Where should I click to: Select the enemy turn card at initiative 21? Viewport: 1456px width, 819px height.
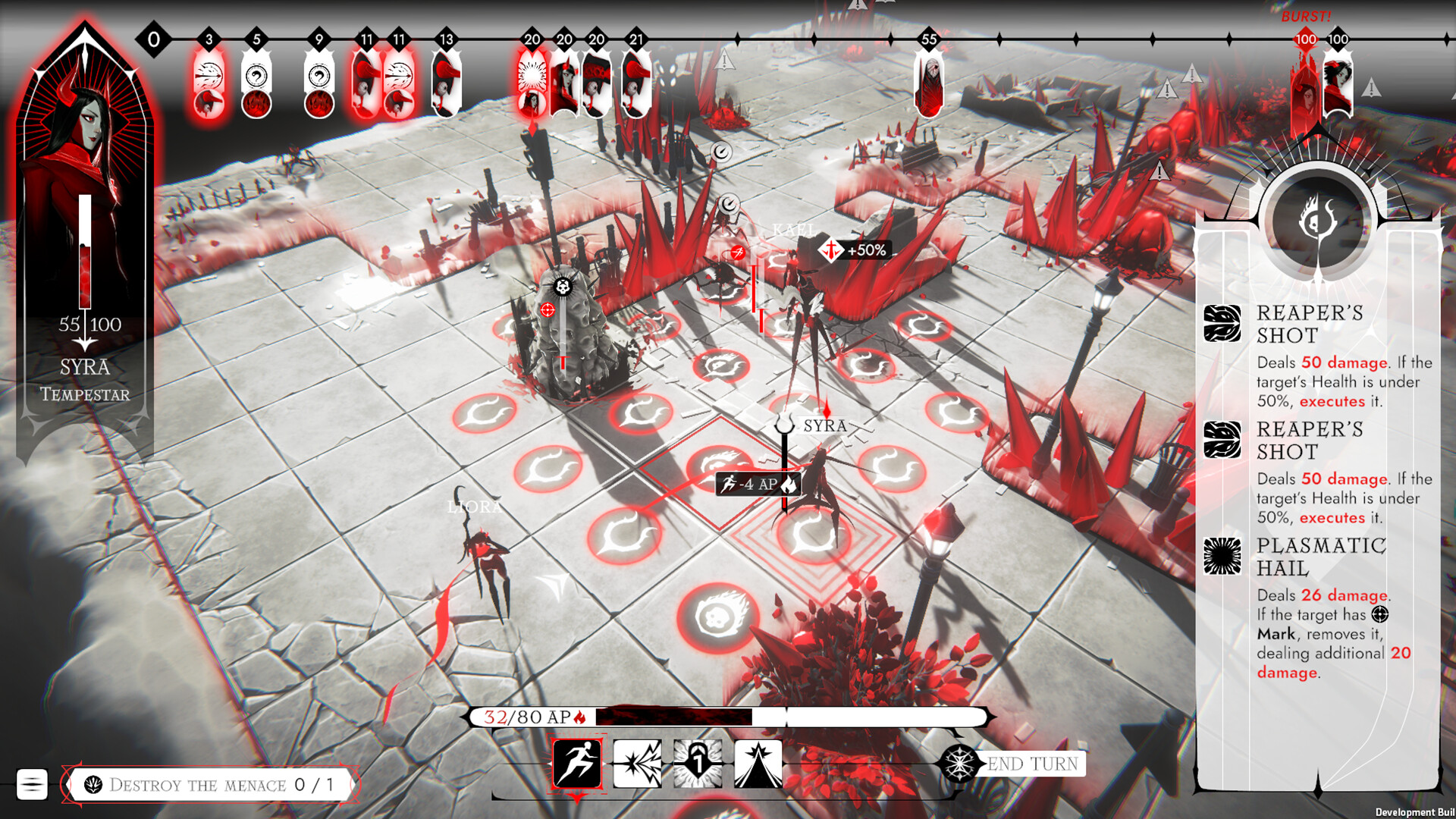point(635,83)
